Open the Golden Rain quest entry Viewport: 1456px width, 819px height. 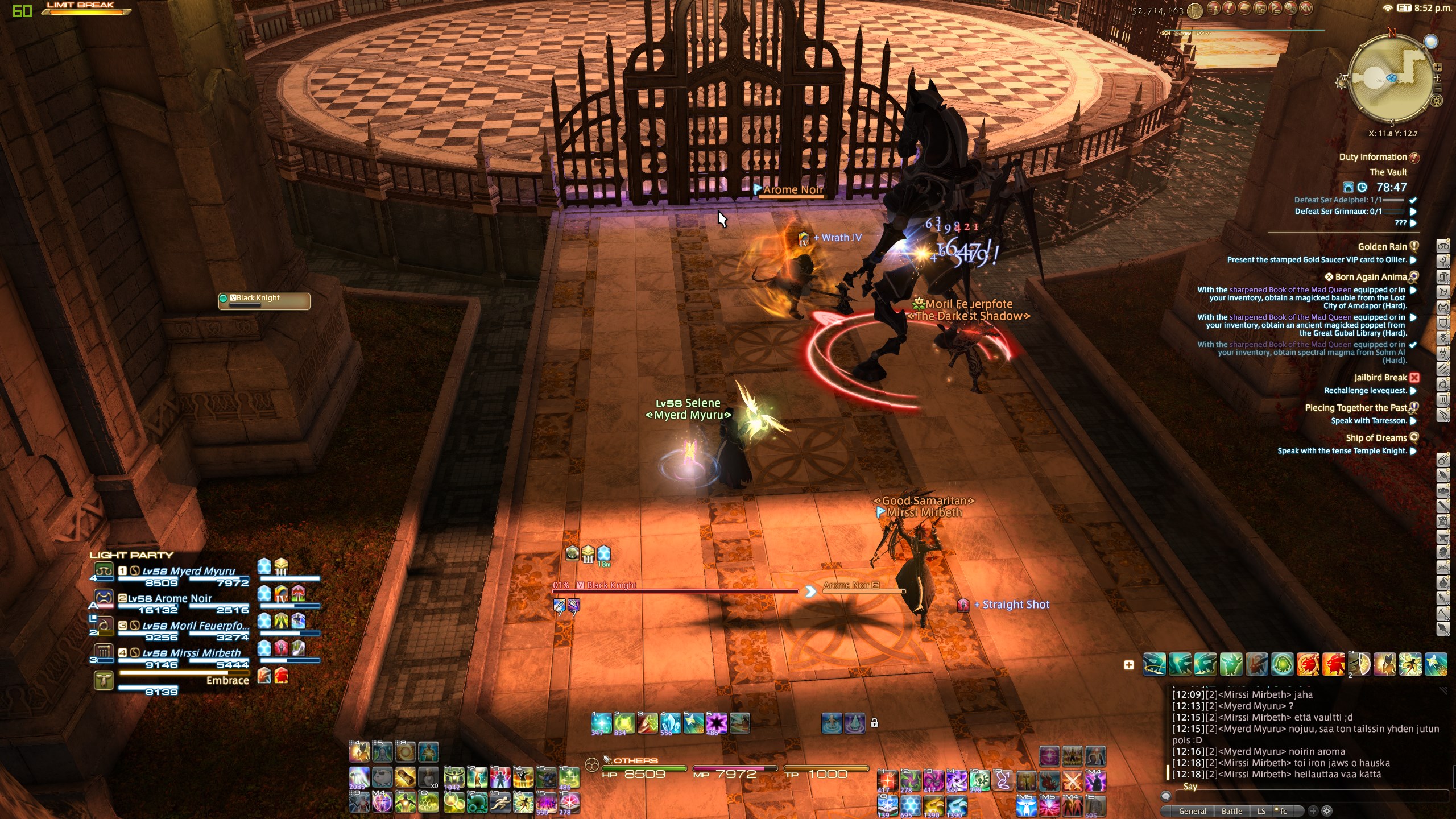pyautogui.click(x=1382, y=247)
